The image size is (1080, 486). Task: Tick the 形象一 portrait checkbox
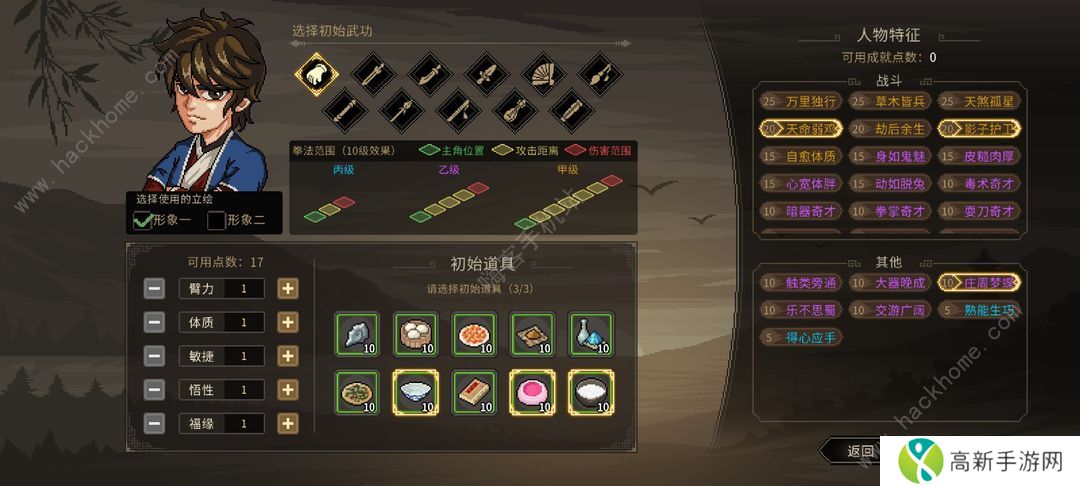pos(143,220)
